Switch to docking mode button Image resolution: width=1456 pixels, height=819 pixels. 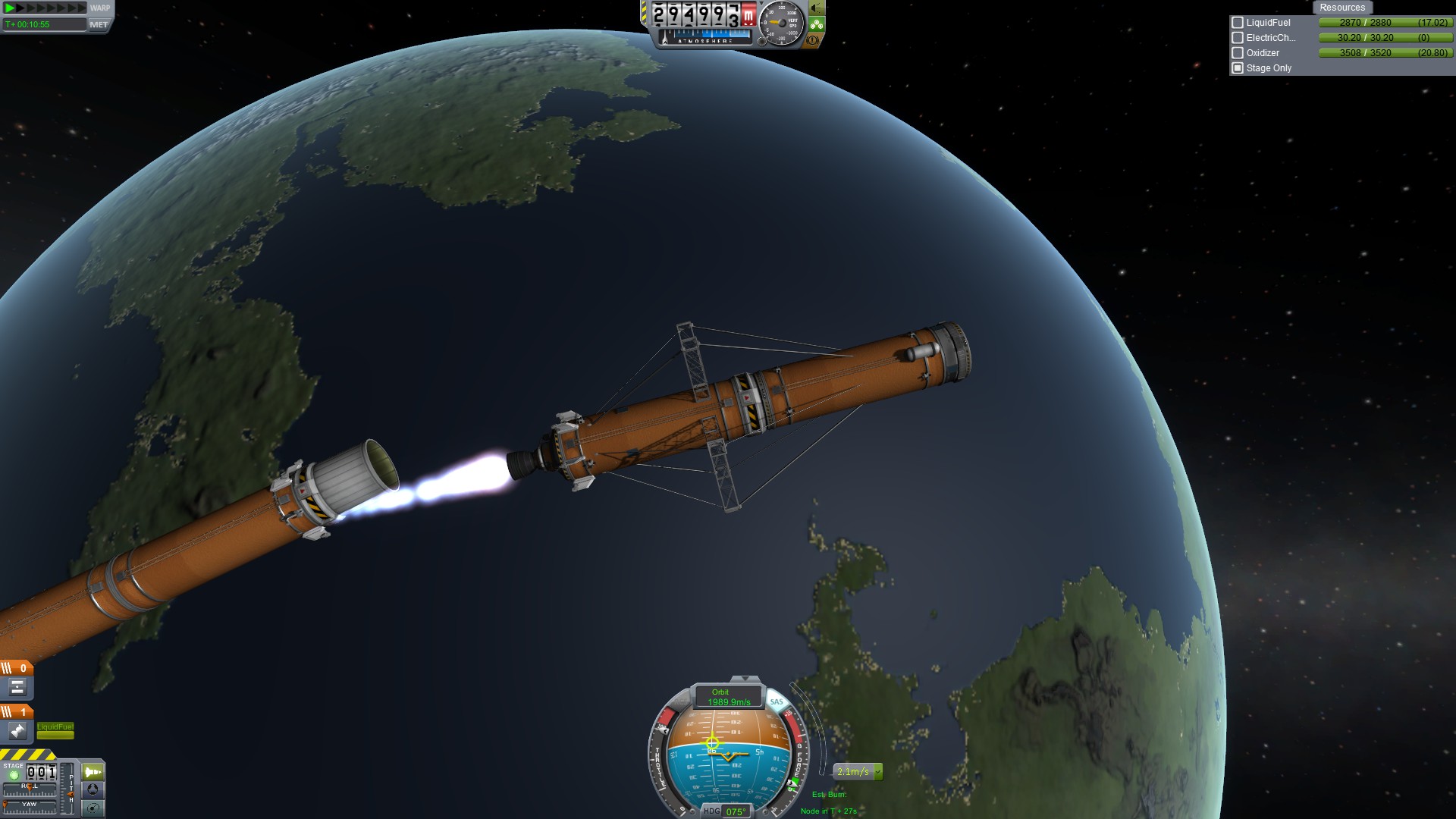pos(93,789)
